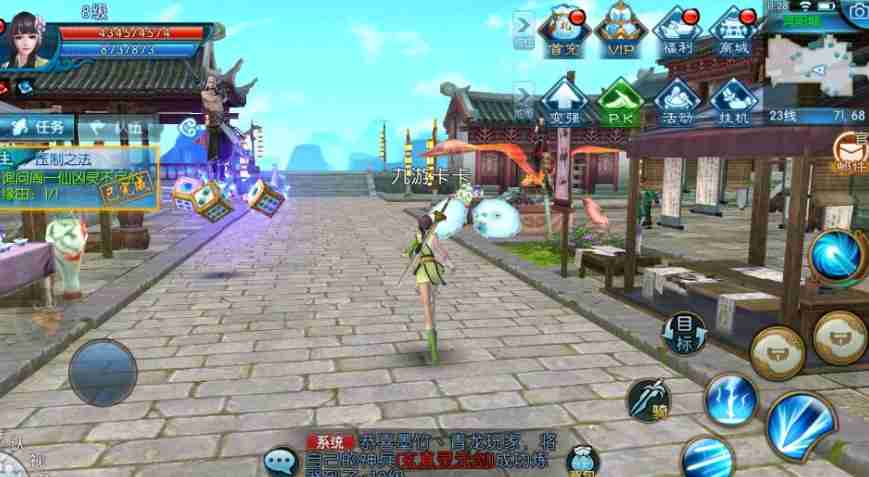869x477 pixels.
Task: Open the mail envelope icon
Action: [x=851, y=149]
